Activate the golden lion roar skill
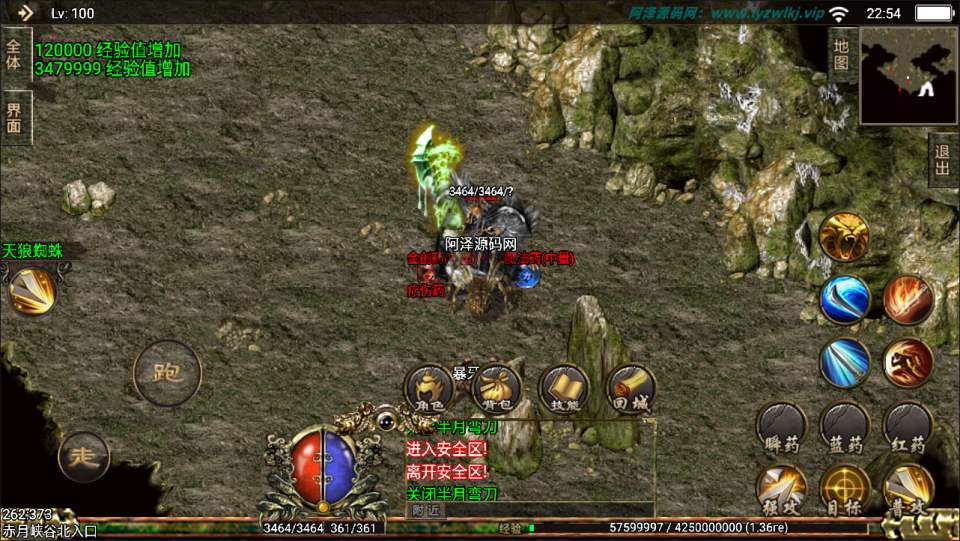The height and width of the screenshot is (541, 960). coord(844,237)
